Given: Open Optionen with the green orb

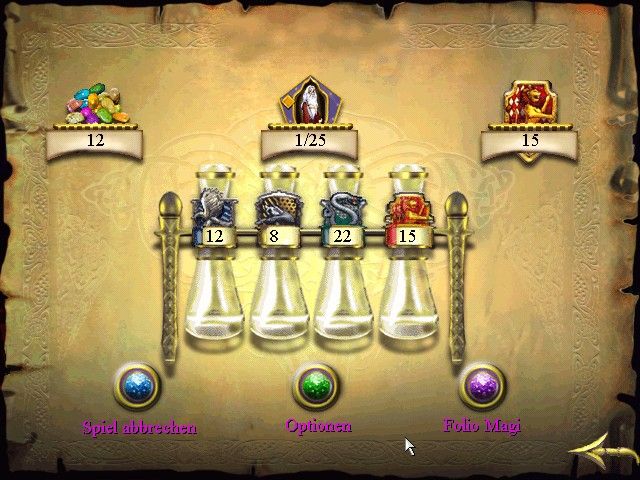Looking at the screenshot, I should tap(316, 386).
